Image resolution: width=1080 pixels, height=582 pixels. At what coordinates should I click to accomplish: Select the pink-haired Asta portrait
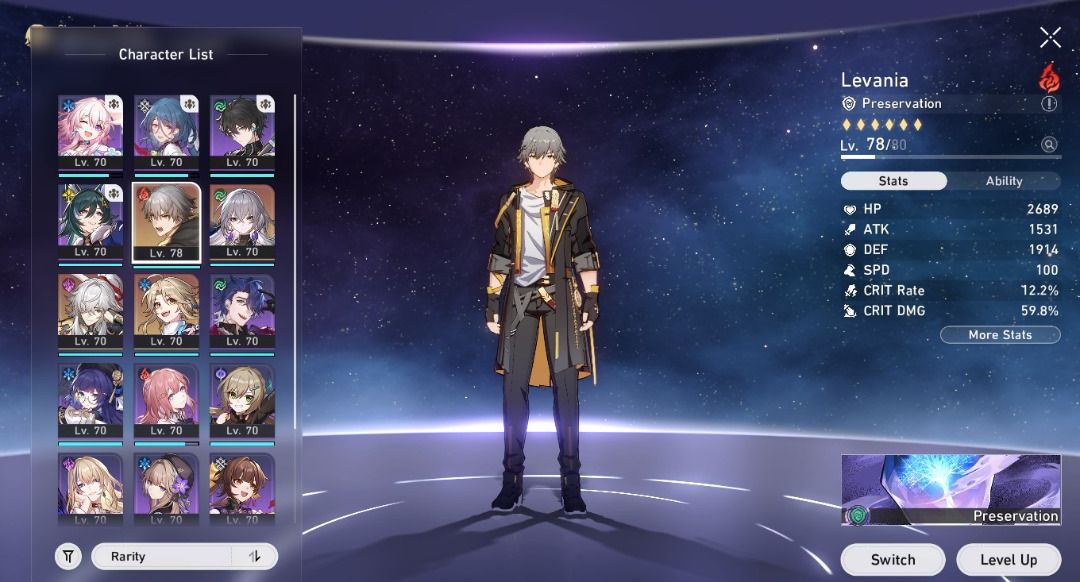(166, 401)
